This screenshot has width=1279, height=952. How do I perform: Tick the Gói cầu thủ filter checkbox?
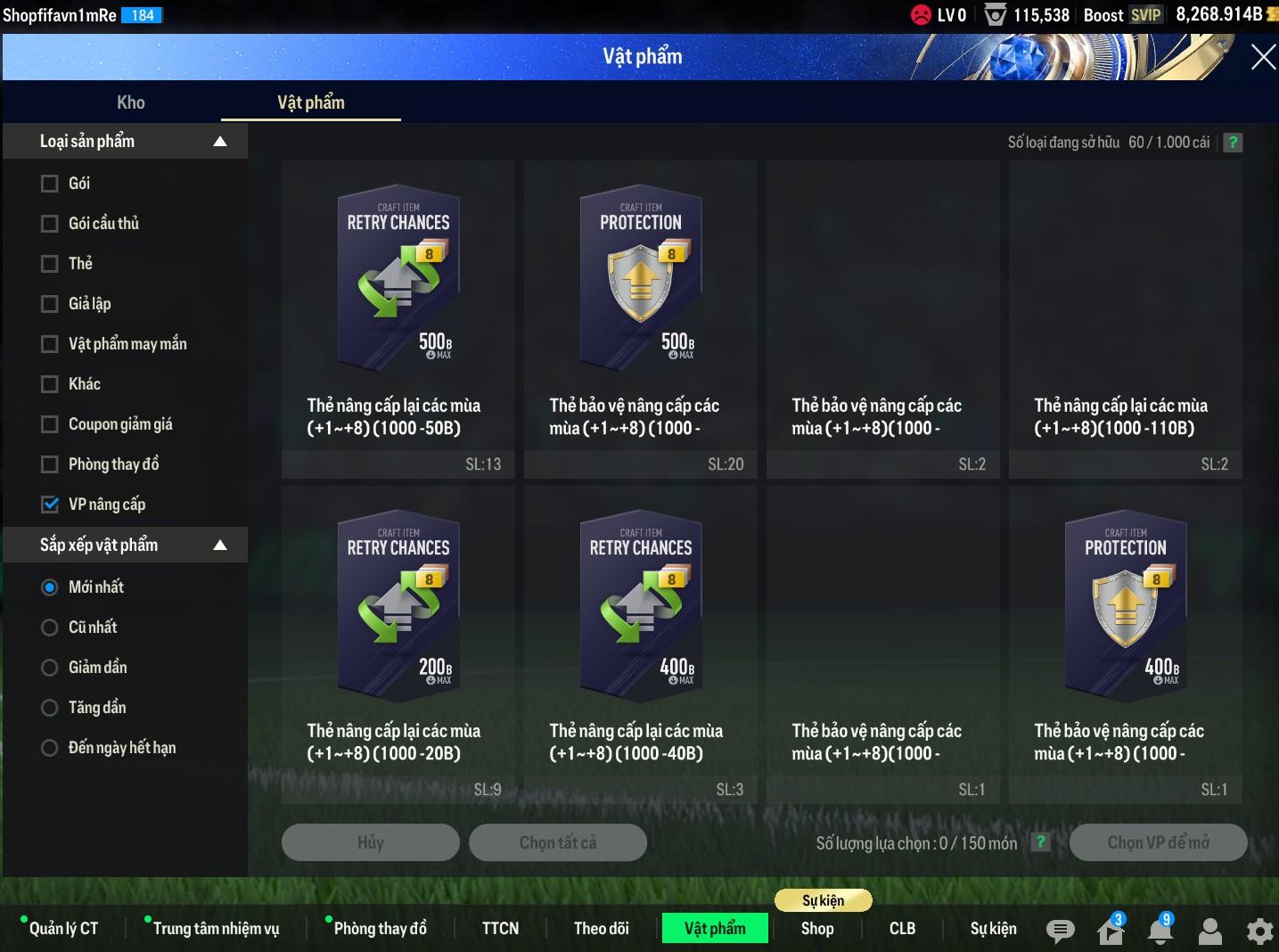coord(50,224)
